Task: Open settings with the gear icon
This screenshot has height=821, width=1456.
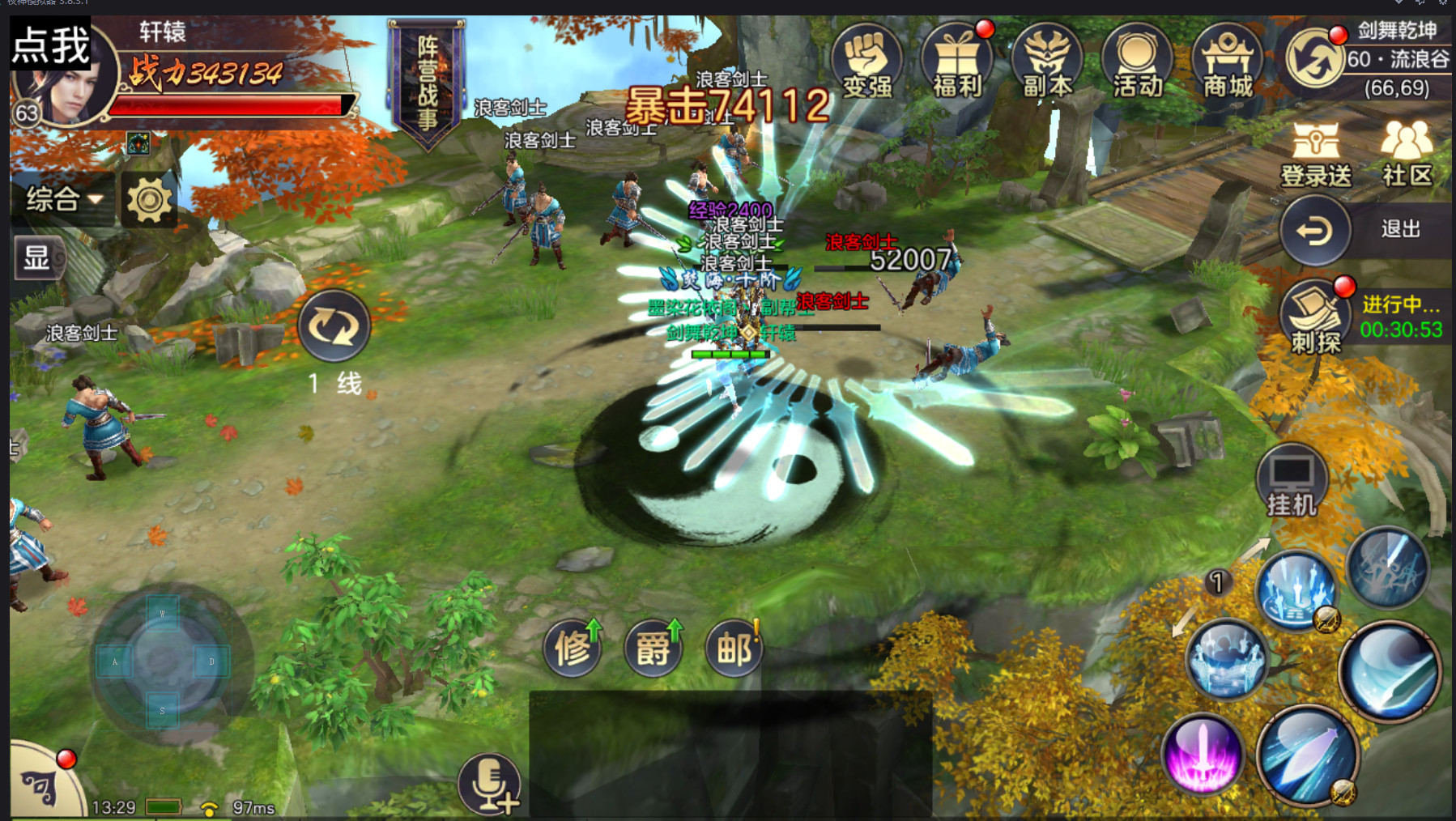Action: 149,199
